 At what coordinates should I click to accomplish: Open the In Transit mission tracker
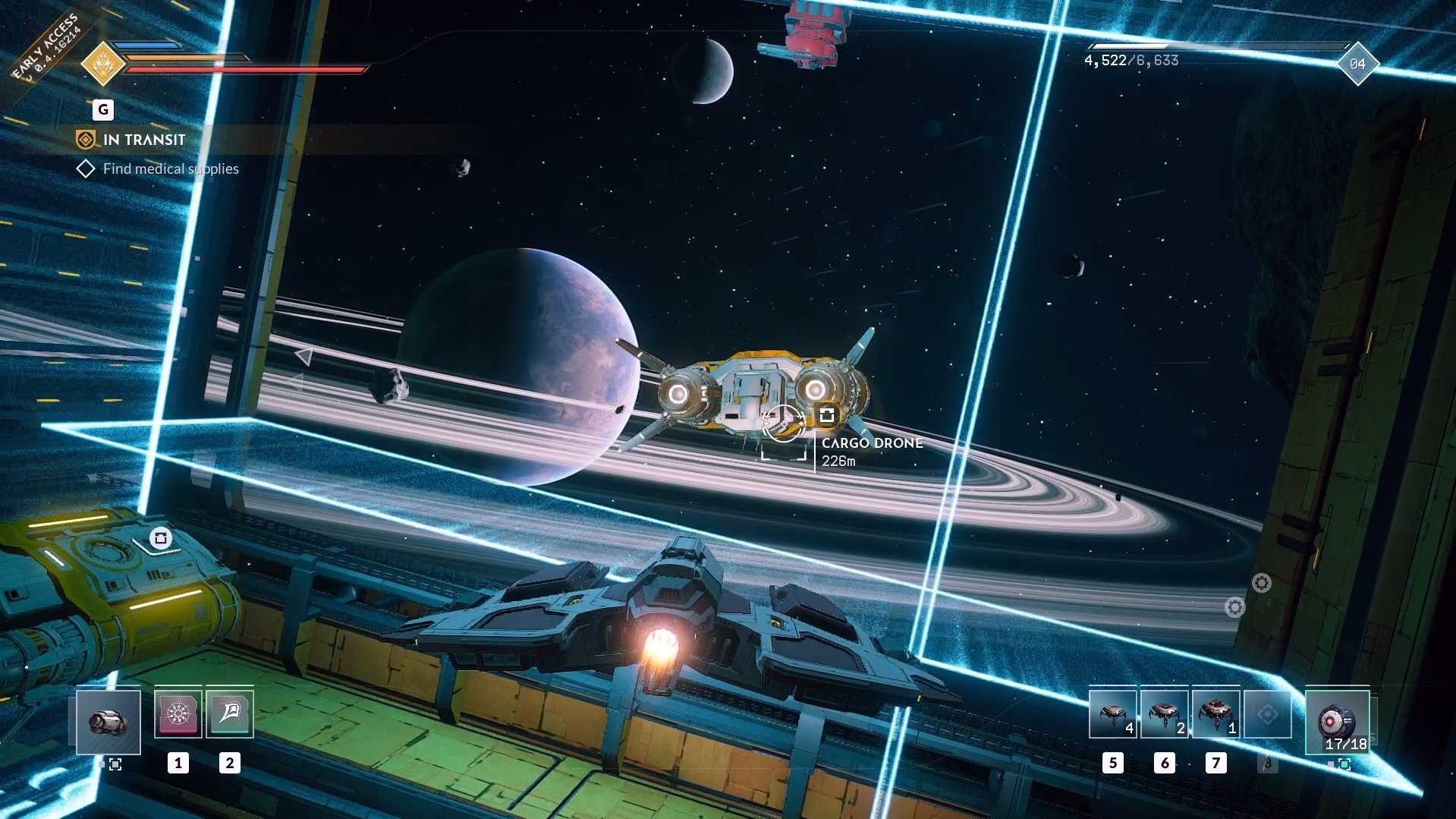tap(143, 140)
